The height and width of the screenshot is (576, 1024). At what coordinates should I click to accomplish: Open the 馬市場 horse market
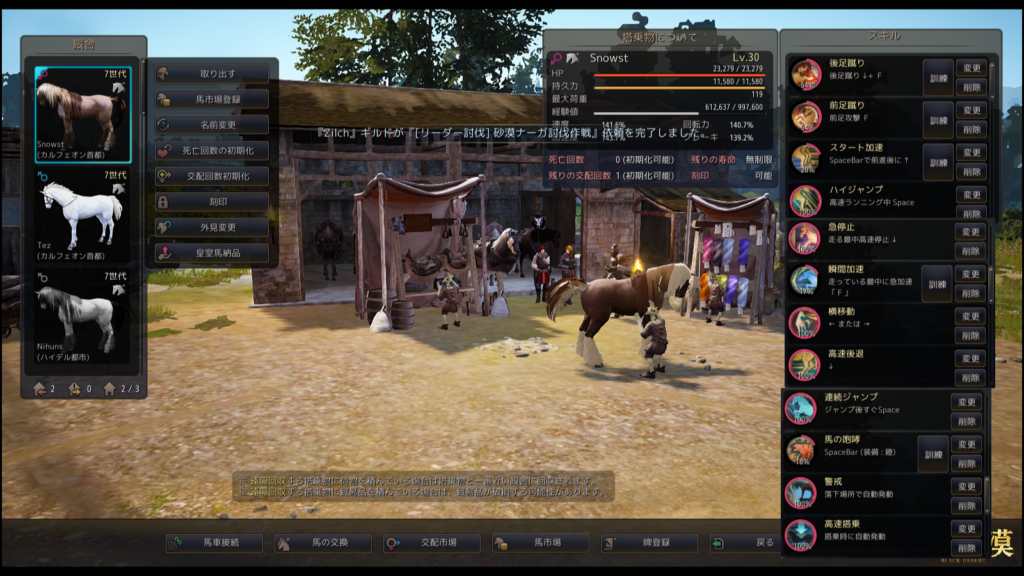coord(541,543)
